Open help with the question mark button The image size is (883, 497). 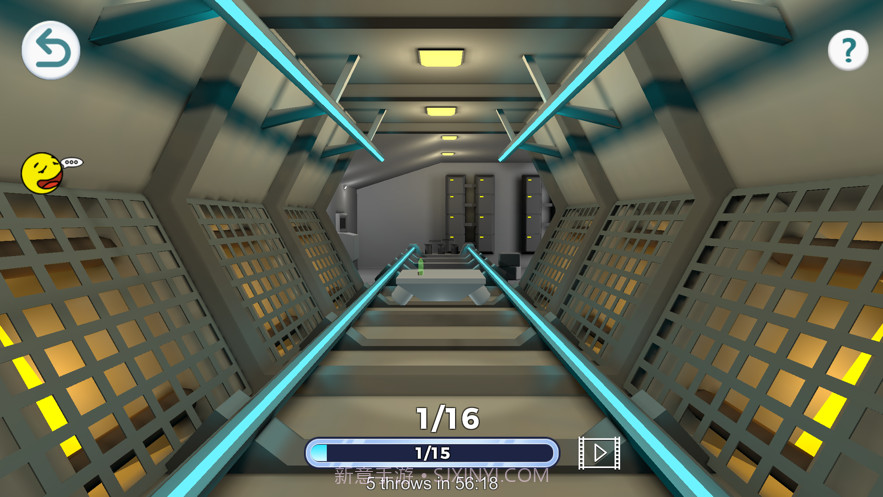(847, 49)
